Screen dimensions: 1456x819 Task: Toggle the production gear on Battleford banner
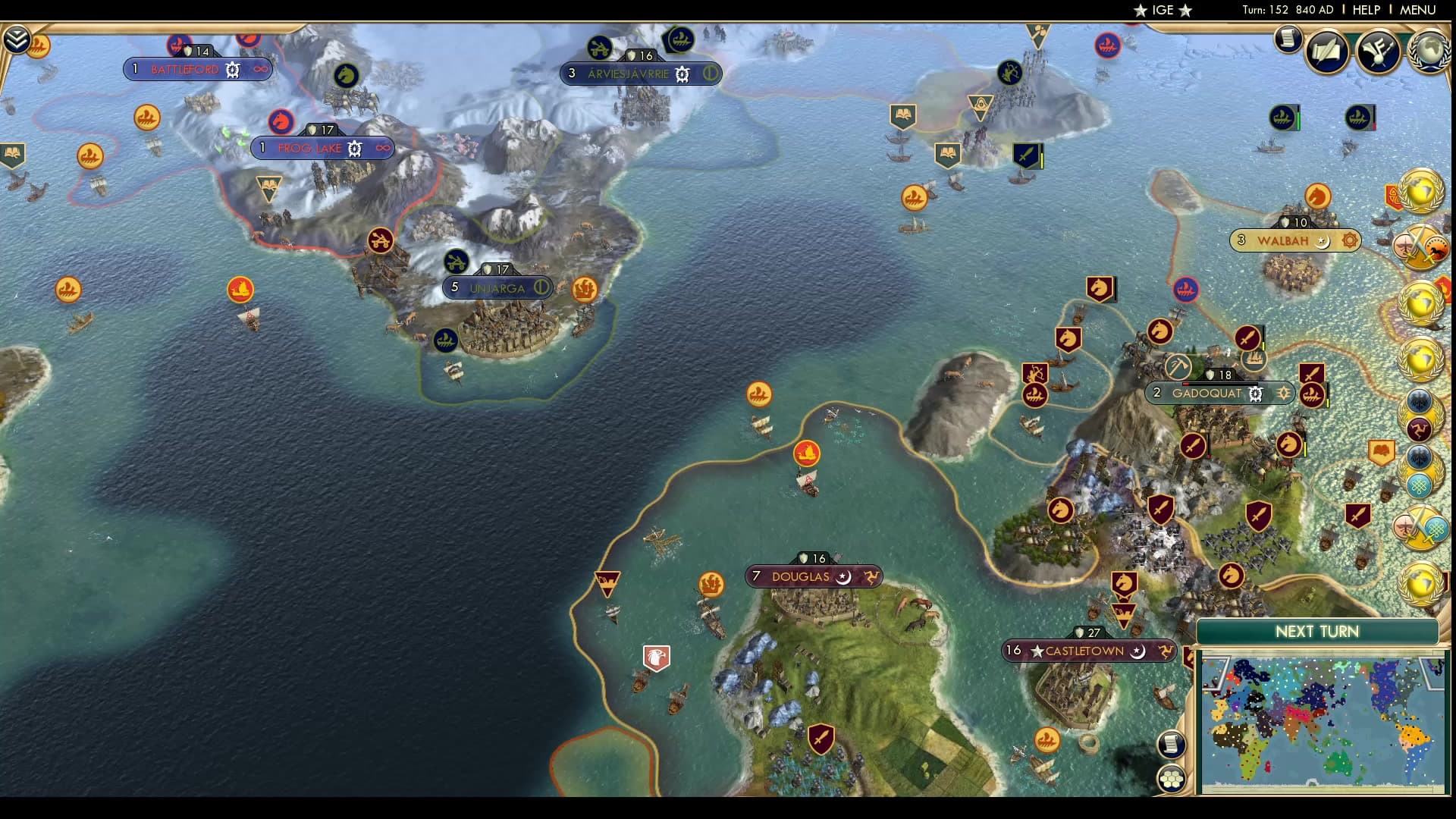(x=232, y=71)
